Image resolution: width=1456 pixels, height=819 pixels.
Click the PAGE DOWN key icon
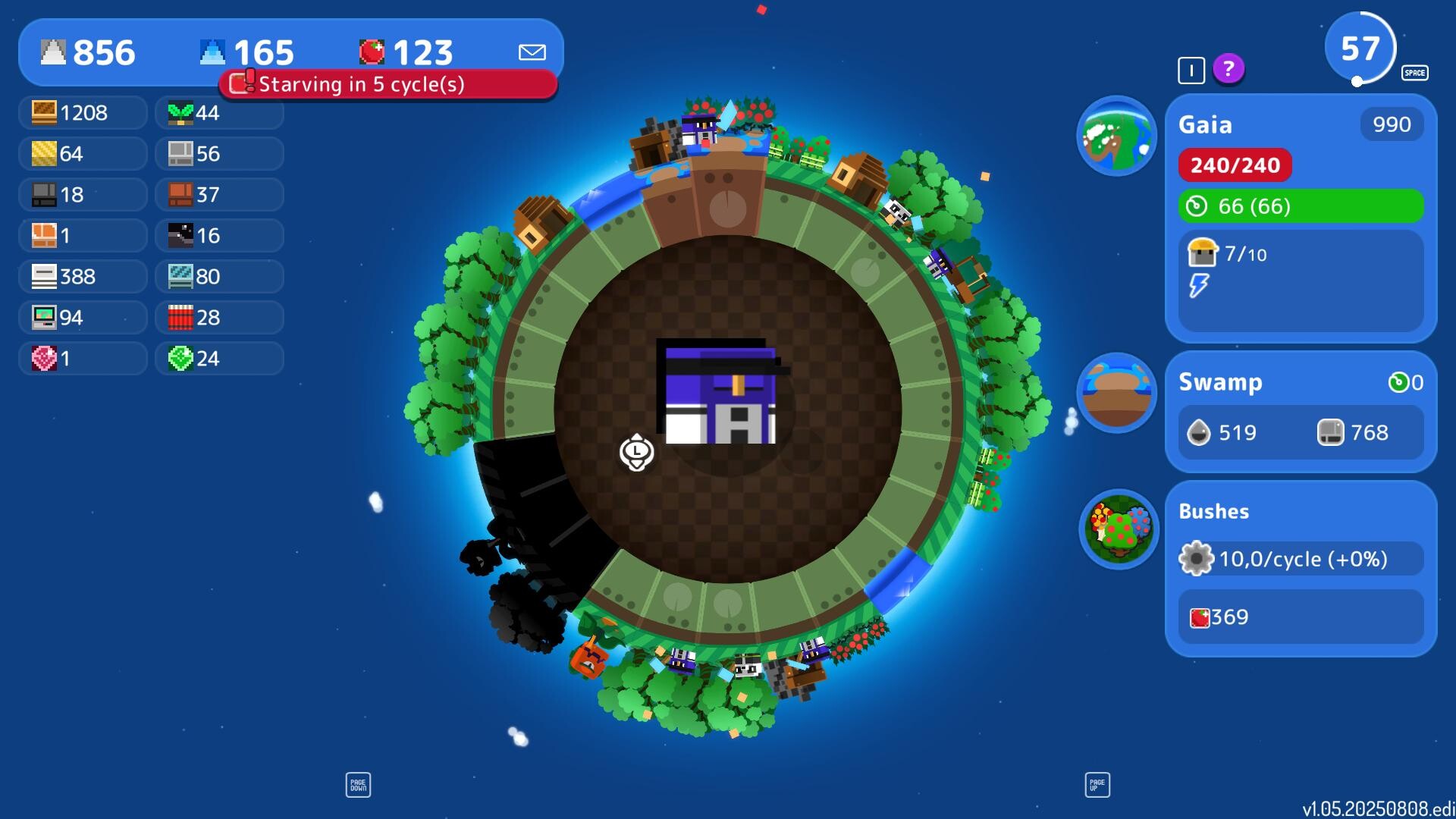pos(358,784)
